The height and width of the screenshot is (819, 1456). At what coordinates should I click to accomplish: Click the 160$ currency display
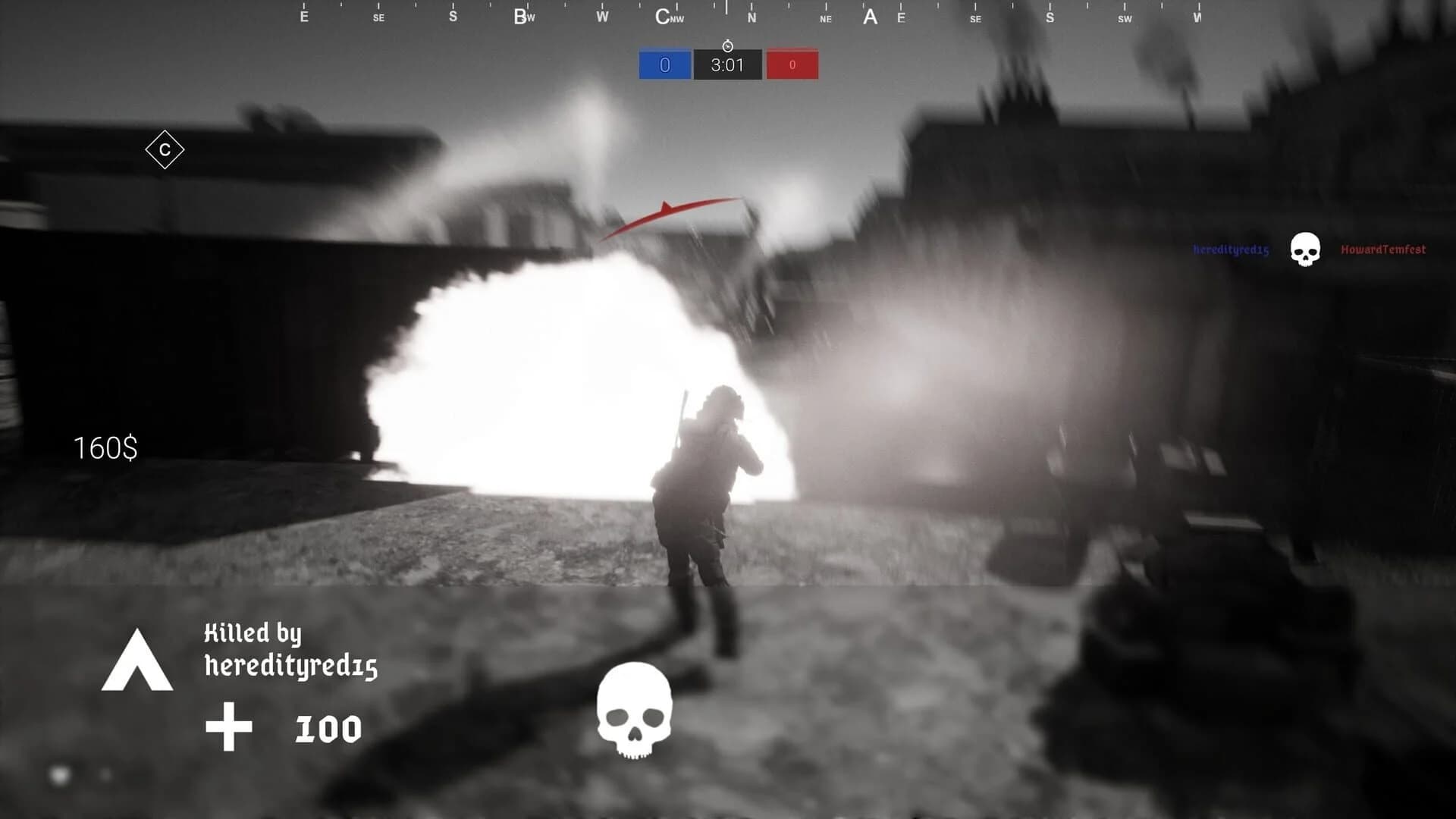105,448
